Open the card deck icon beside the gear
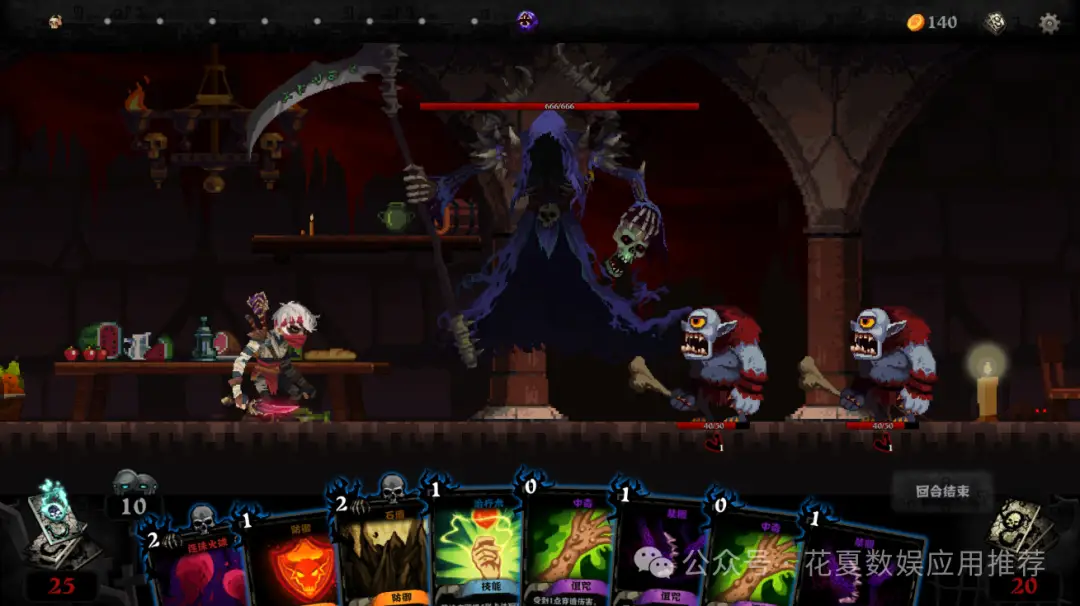 pos(995,23)
